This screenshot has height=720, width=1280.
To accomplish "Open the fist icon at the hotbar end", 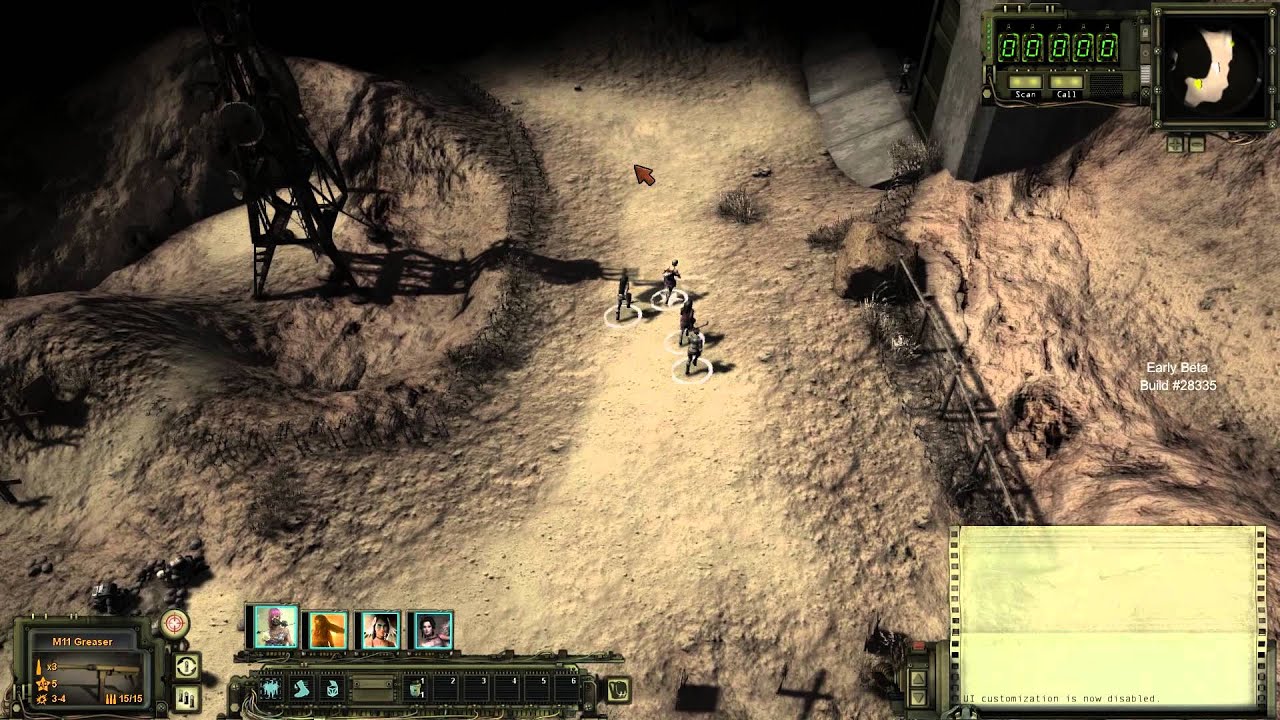I will (x=618, y=689).
